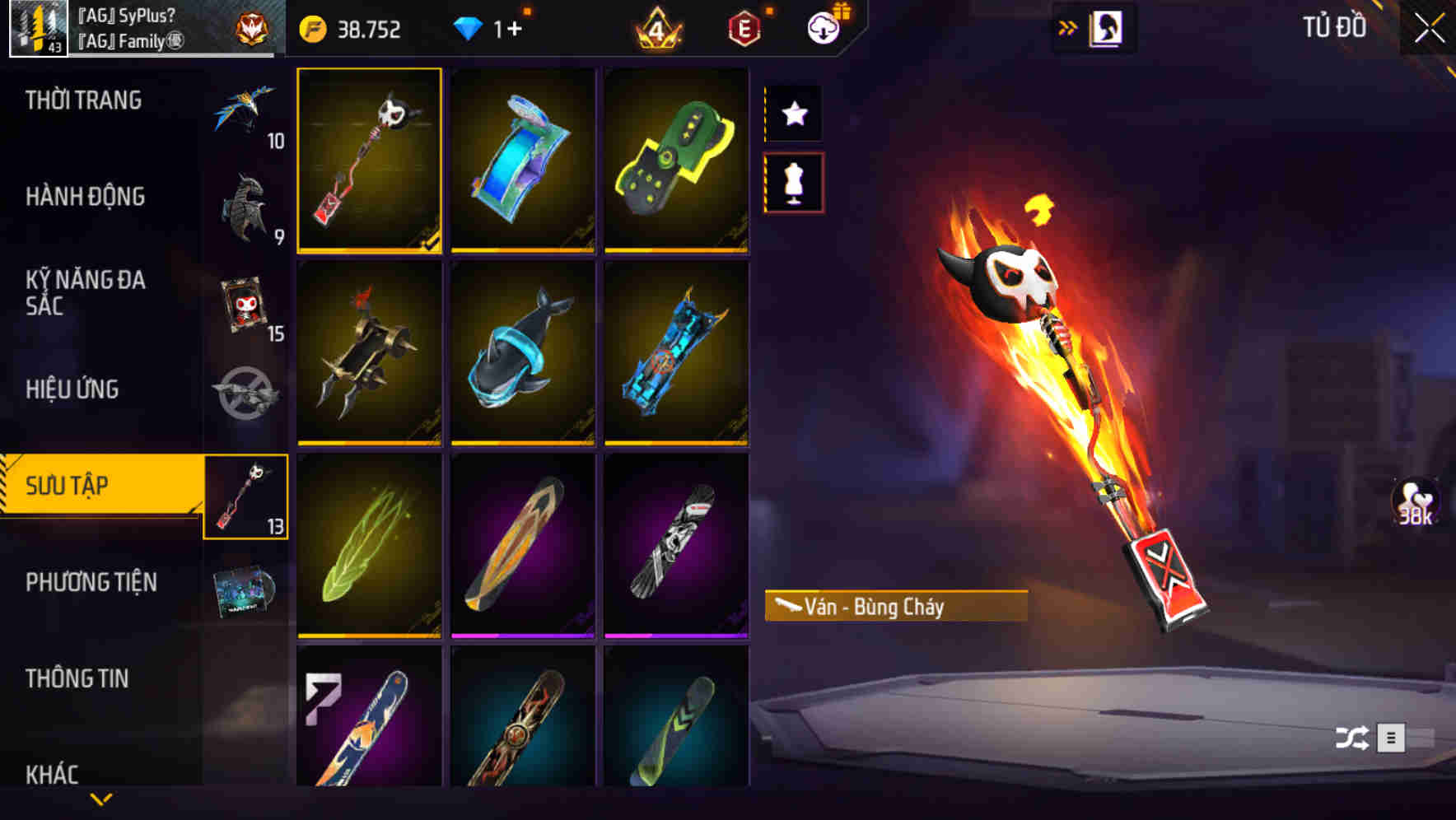Open the red E event badge
1456x820 pixels.
click(x=743, y=27)
